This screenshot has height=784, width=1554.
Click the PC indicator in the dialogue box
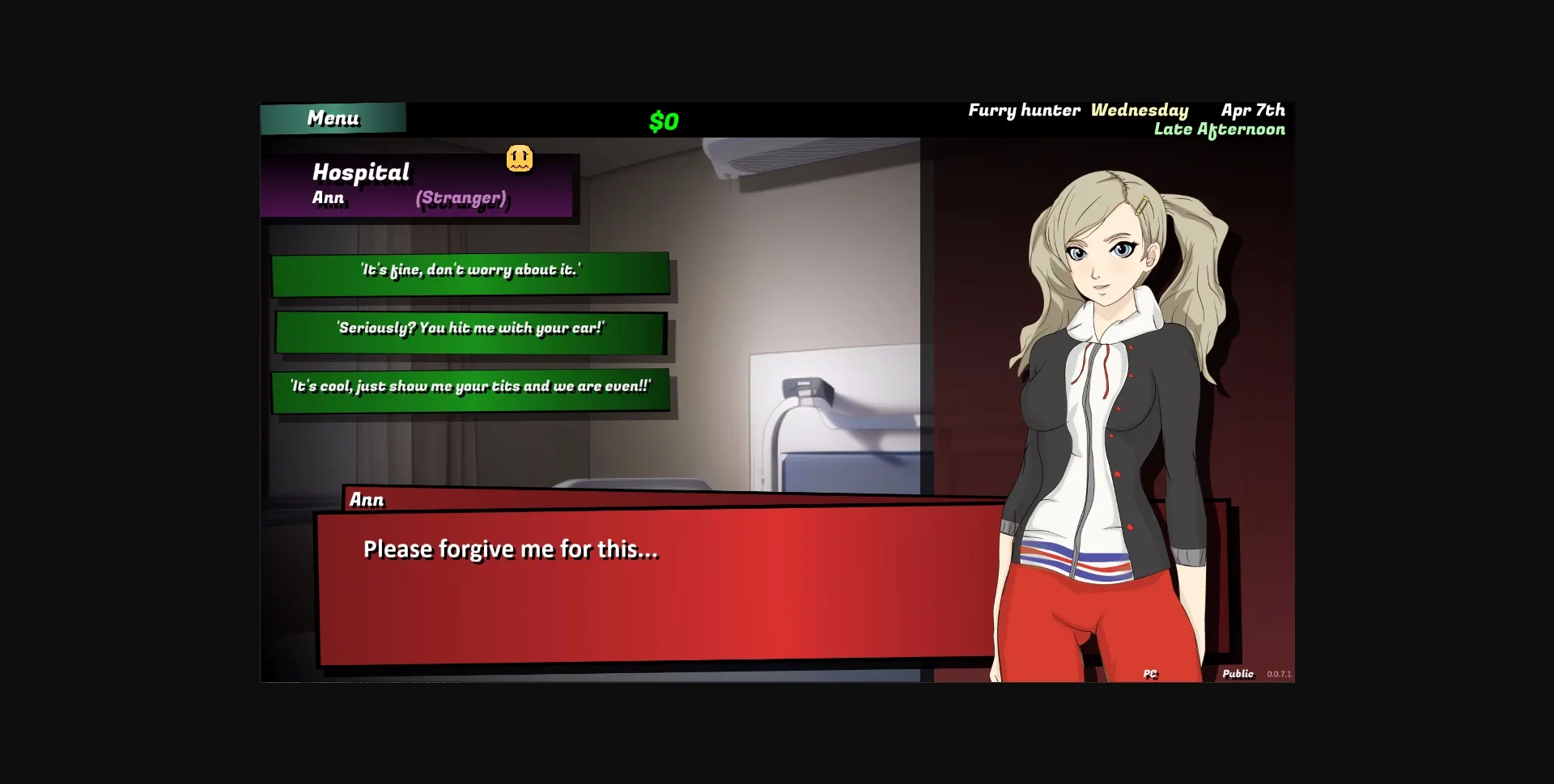click(x=1150, y=672)
